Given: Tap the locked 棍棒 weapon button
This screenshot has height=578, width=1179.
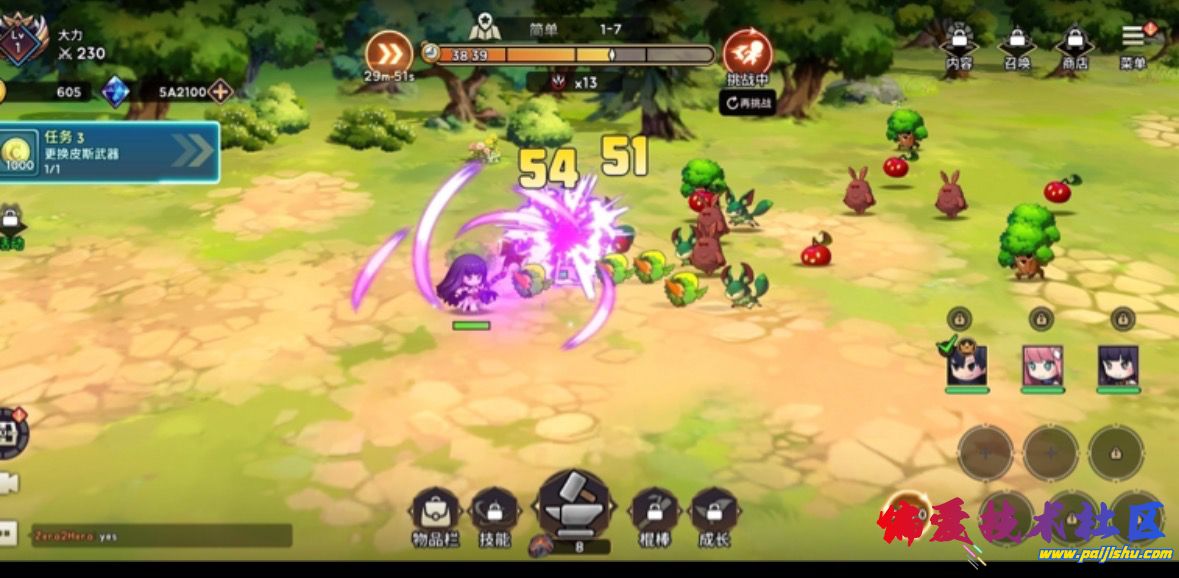Looking at the screenshot, I should 654,516.
